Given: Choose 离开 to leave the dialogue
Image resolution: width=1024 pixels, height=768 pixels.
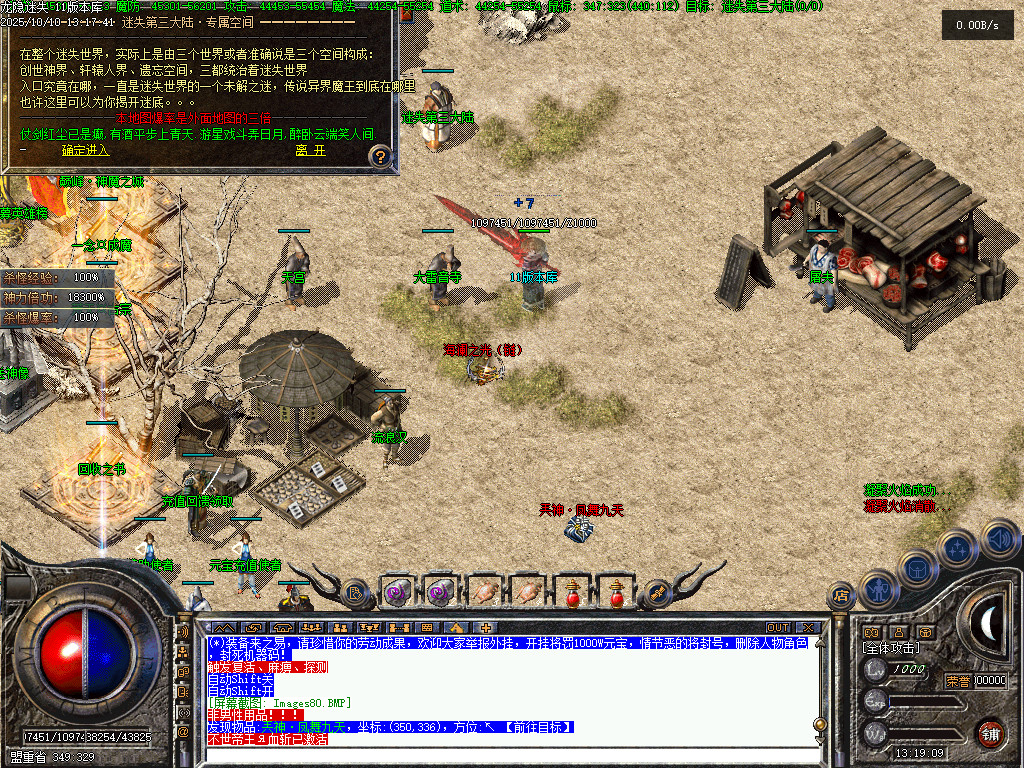Looking at the screenshot, I should [x=310, y=150].
